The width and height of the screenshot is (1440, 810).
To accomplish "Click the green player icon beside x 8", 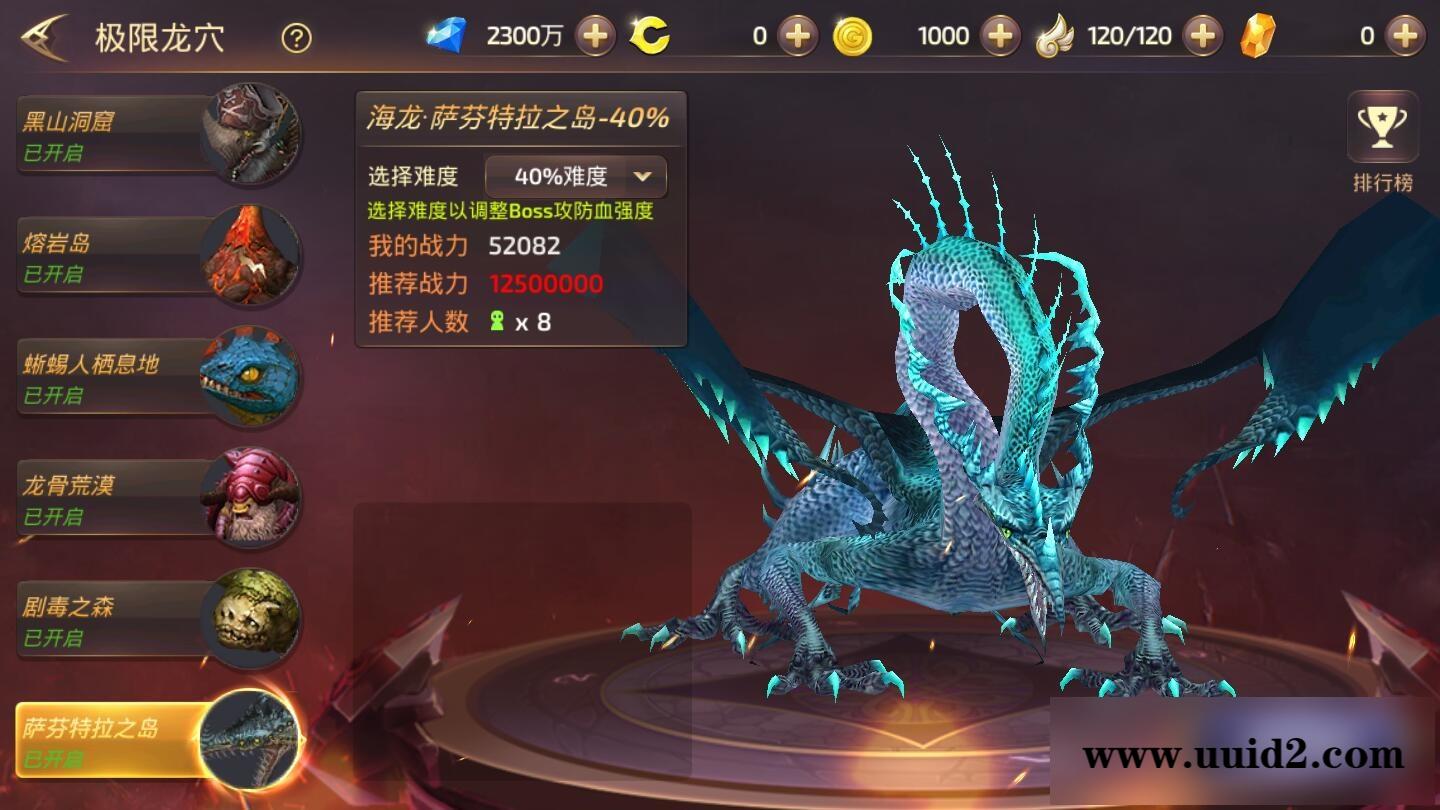I will 495,322.
